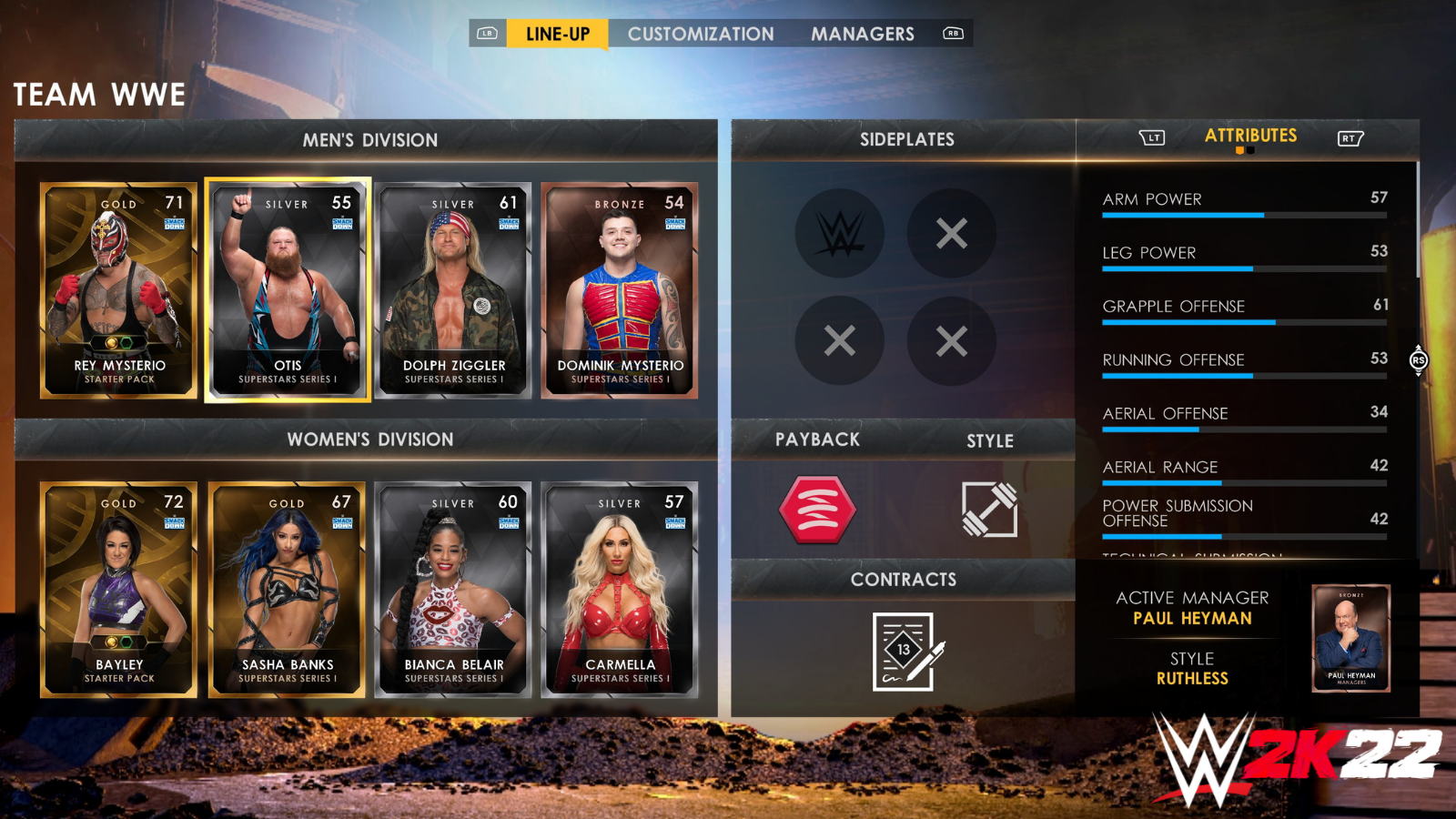
Task: Select the Rey Mysterio gold card
Action: 118,291
